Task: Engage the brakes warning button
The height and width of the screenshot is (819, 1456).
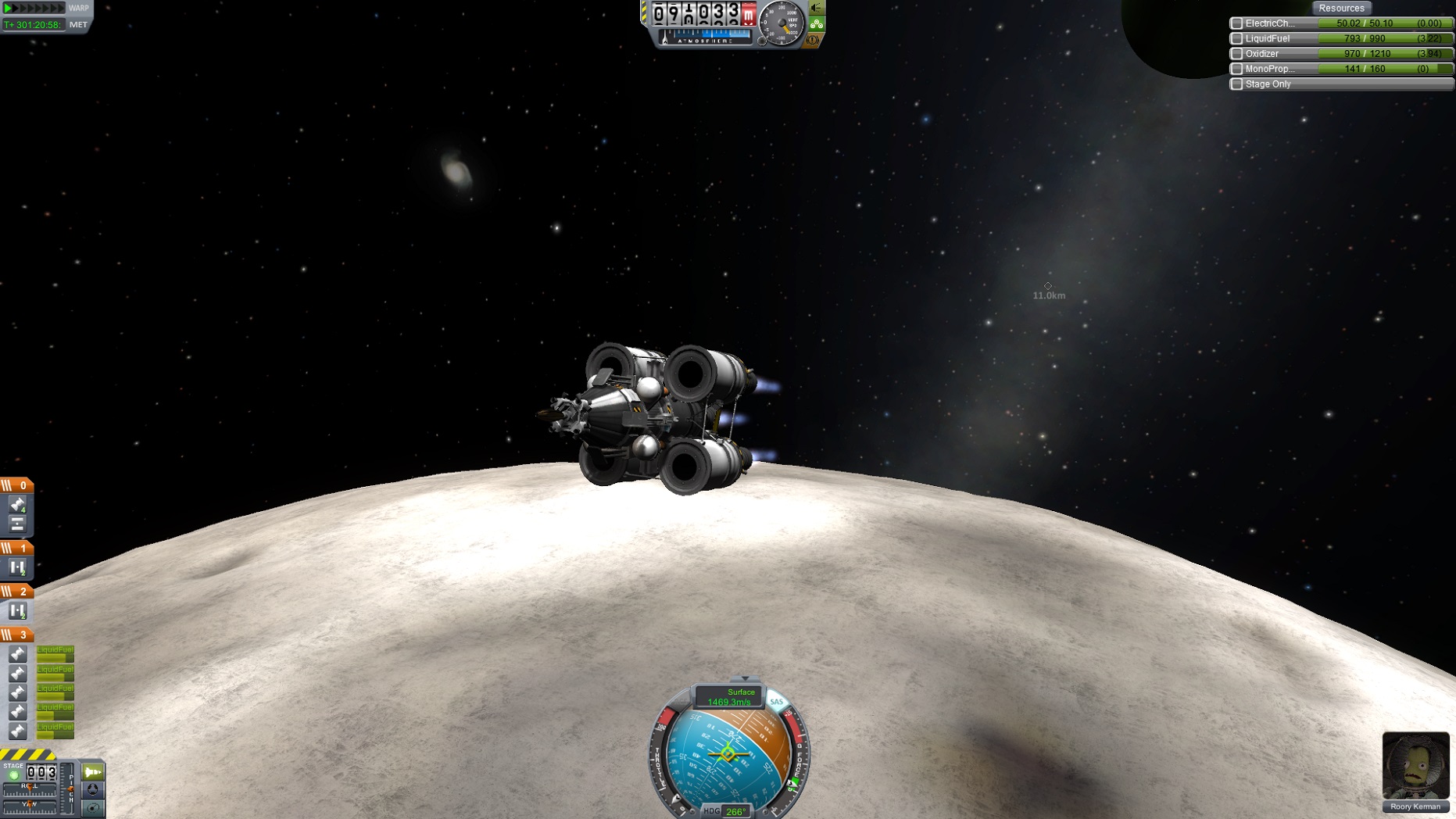Action: [813, 40]
